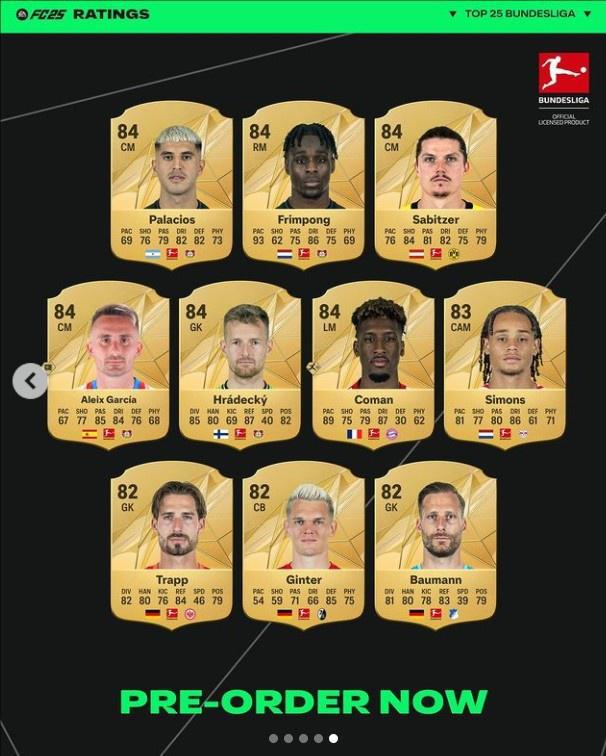Click the Pre-Order Now banner
The width and height of the screenshot is (606, 756).
[x=303, y=701]
